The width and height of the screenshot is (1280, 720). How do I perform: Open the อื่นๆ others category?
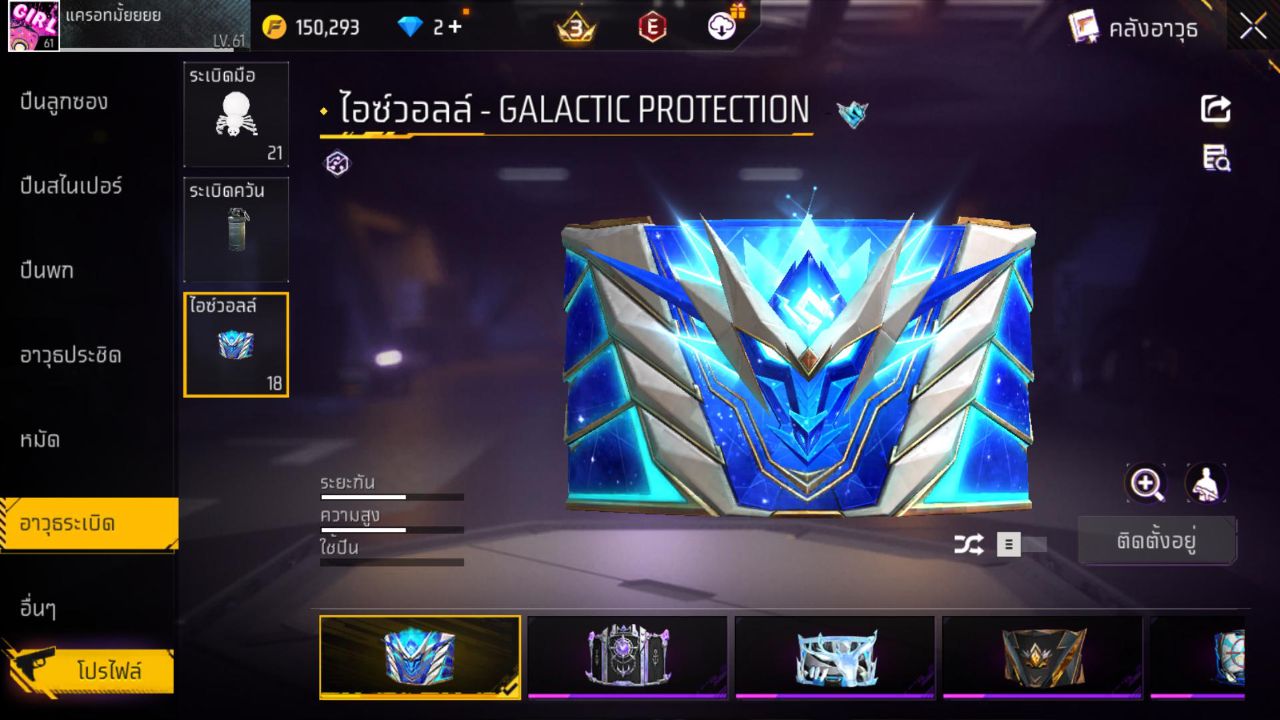(38, 607)
